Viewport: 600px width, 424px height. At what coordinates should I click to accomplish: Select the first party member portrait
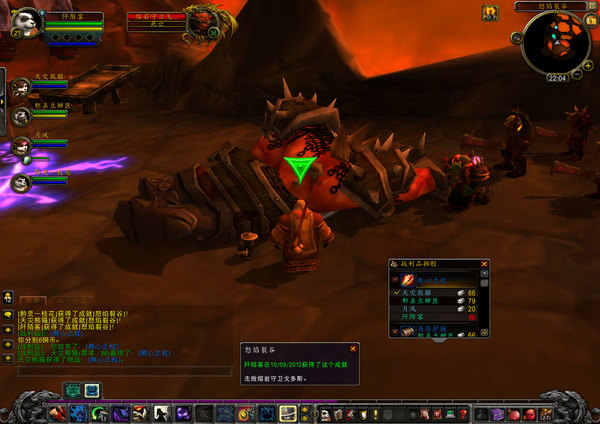(x=20, y=88)
